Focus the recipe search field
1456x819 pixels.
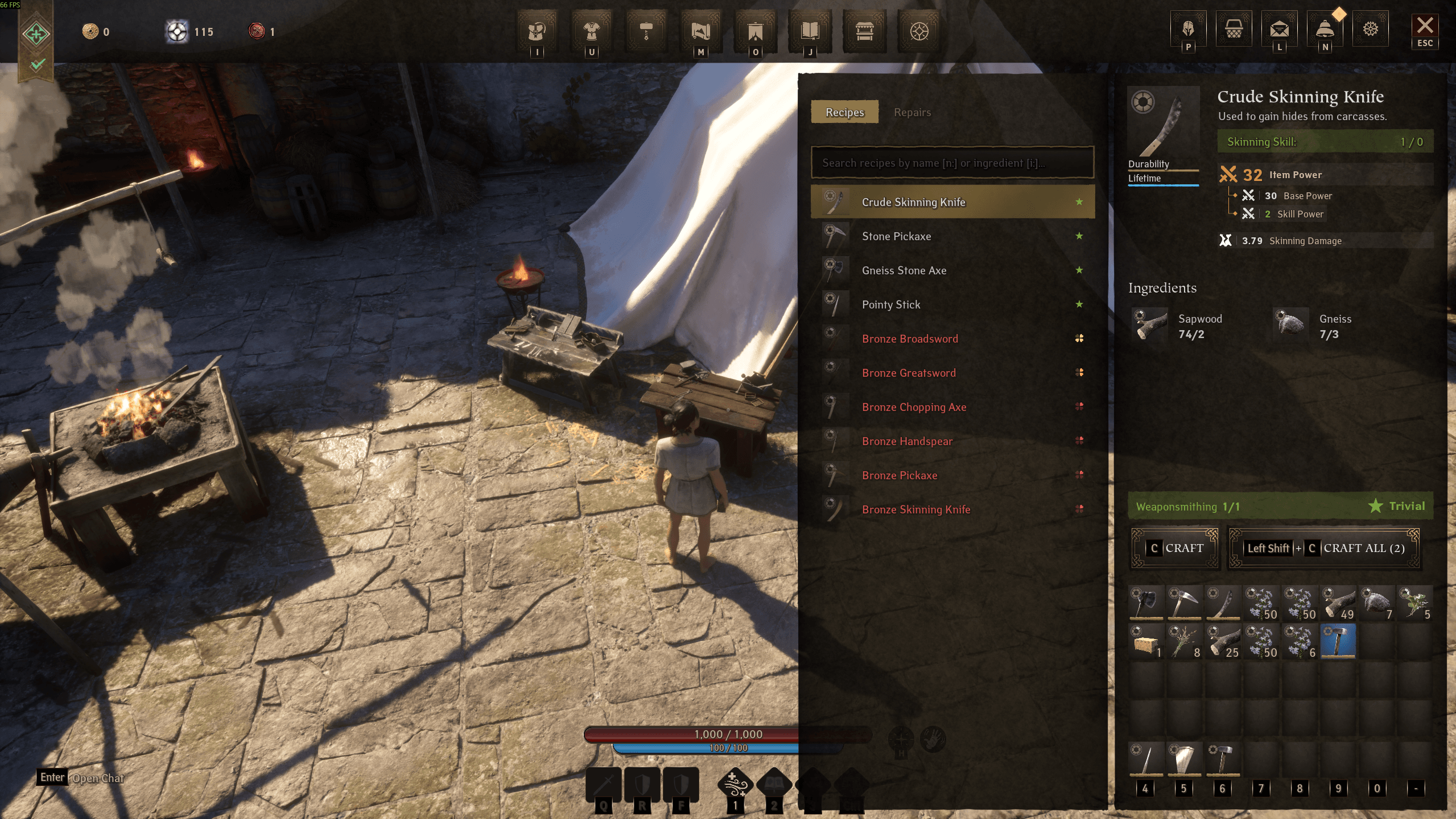pos(952,163)
